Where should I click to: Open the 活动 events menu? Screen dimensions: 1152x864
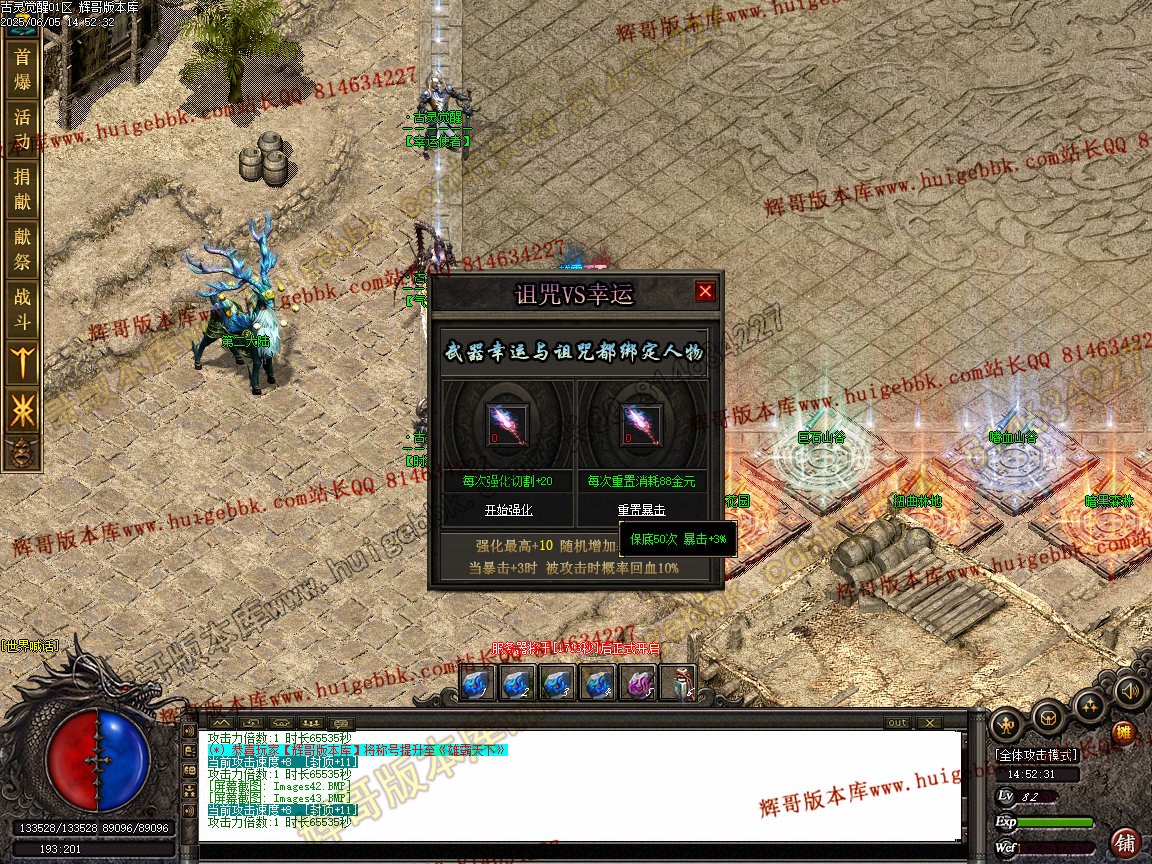point(22,130)
